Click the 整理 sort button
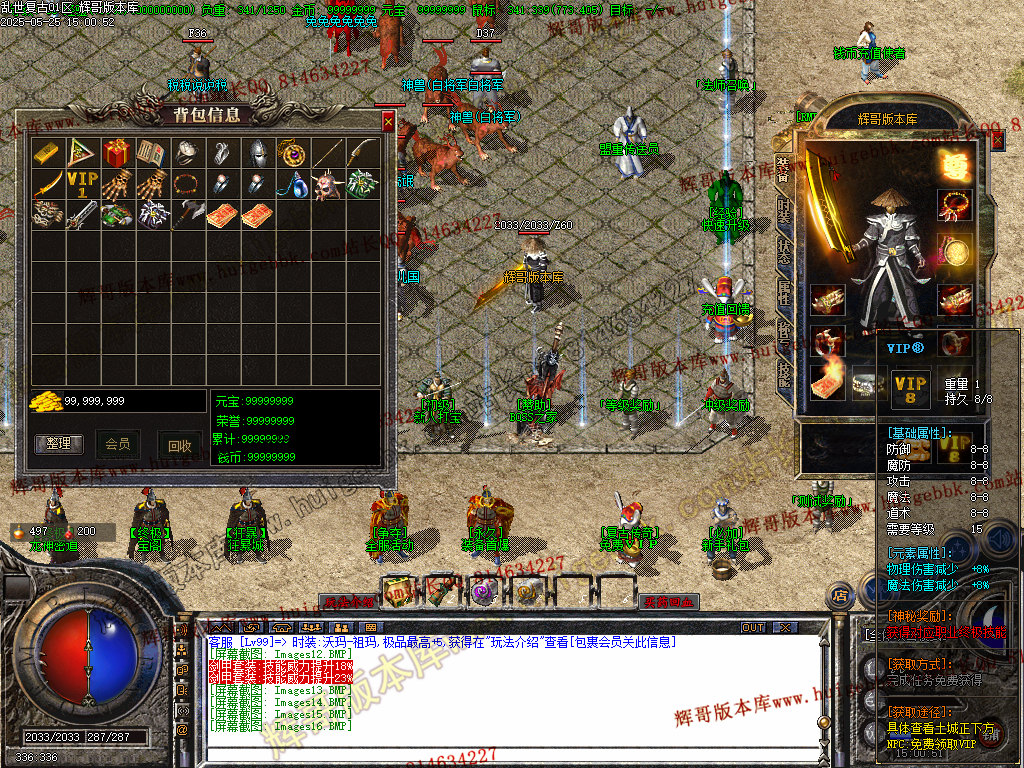The width and height of the screenshot is (1024, 768). [x=59, y=444]
